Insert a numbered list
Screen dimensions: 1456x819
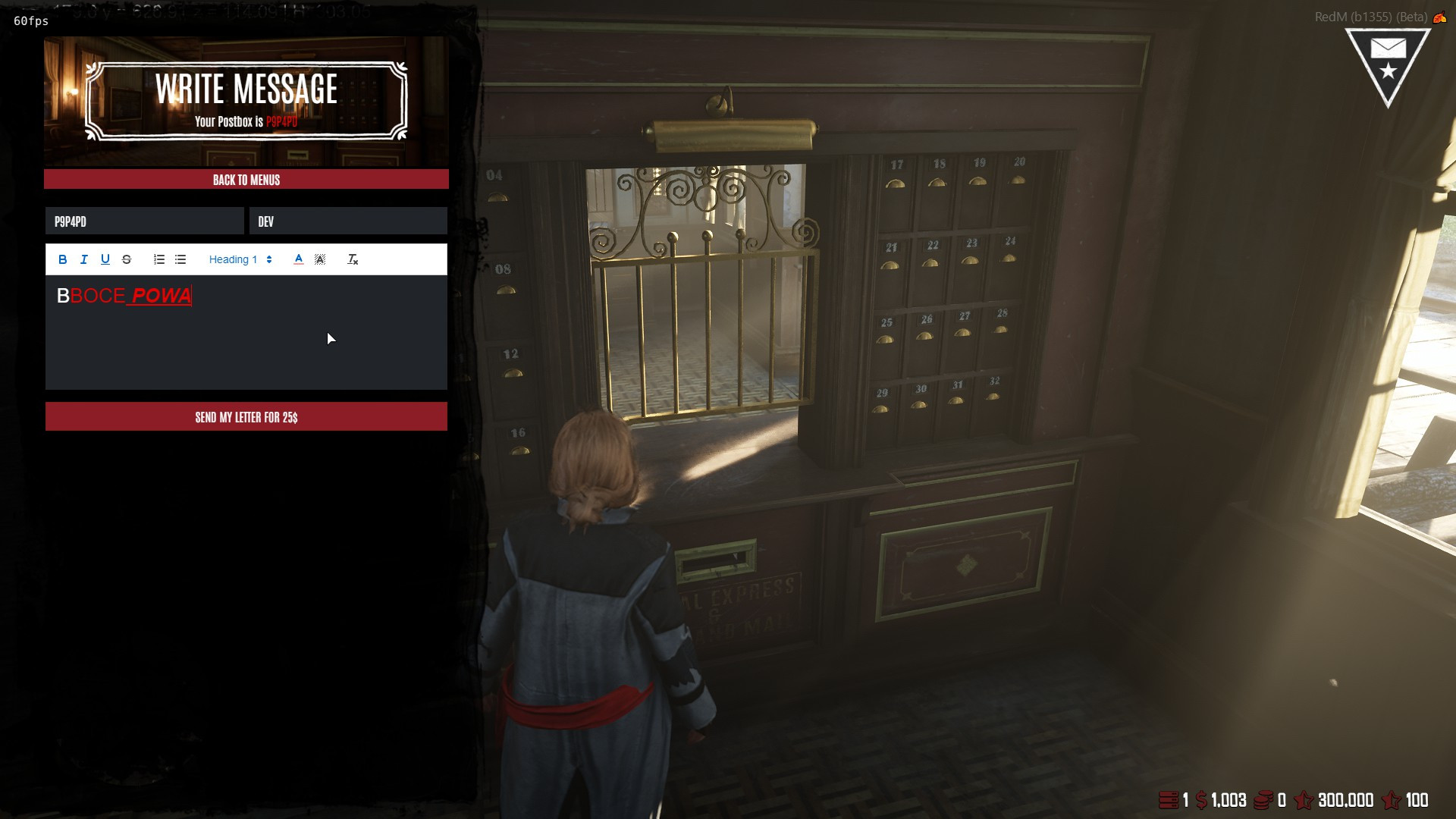click(x=159, y=259)
